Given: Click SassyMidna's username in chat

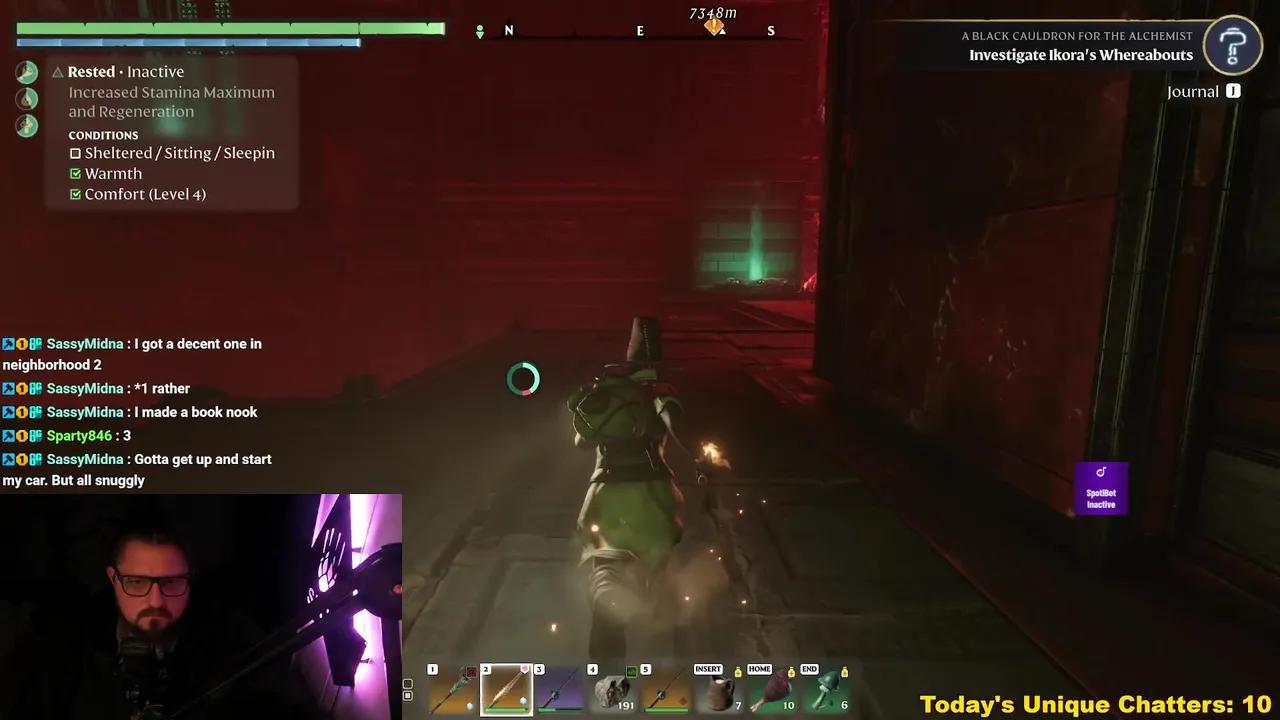Looking at the screenshot, I should (85, 343).
